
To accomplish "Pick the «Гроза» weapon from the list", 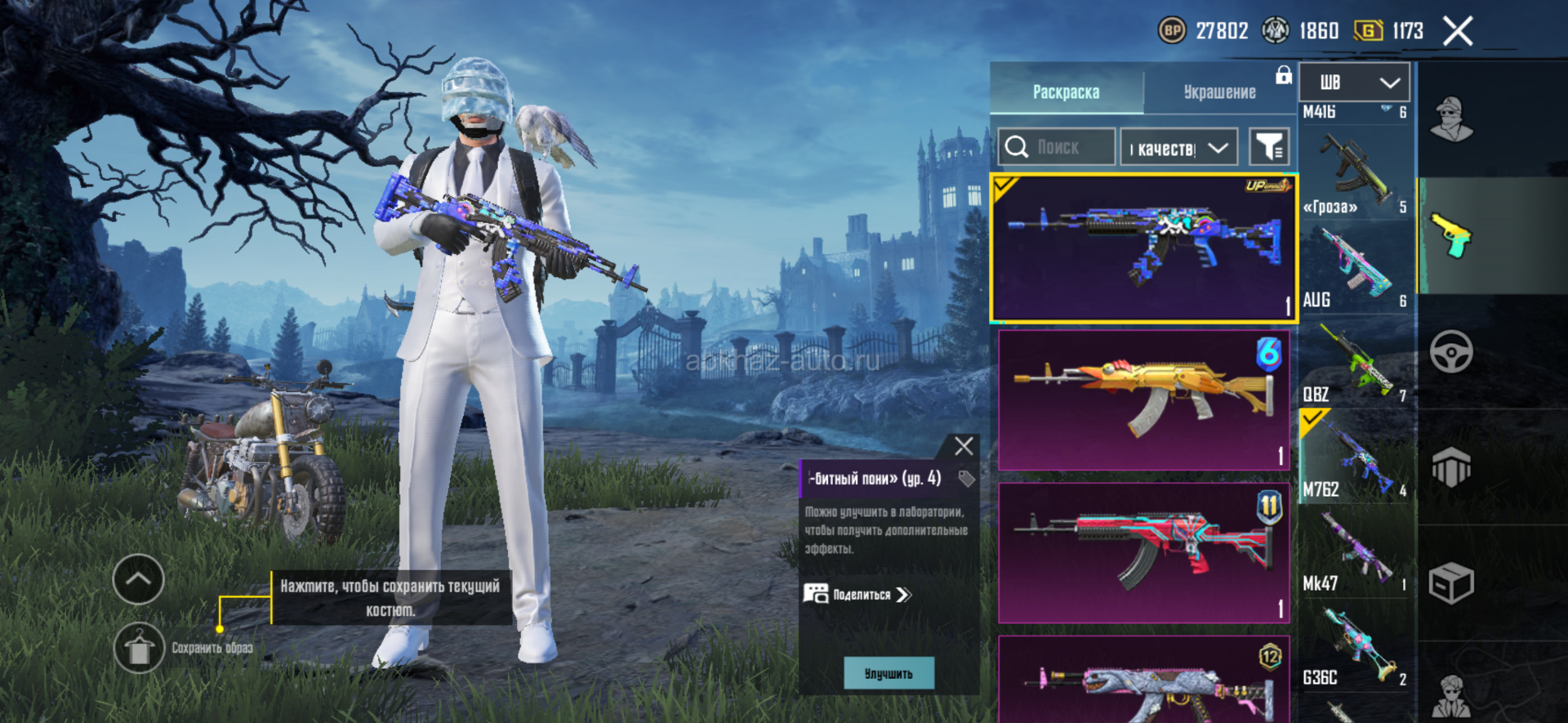I will (x=1354, y=173).
